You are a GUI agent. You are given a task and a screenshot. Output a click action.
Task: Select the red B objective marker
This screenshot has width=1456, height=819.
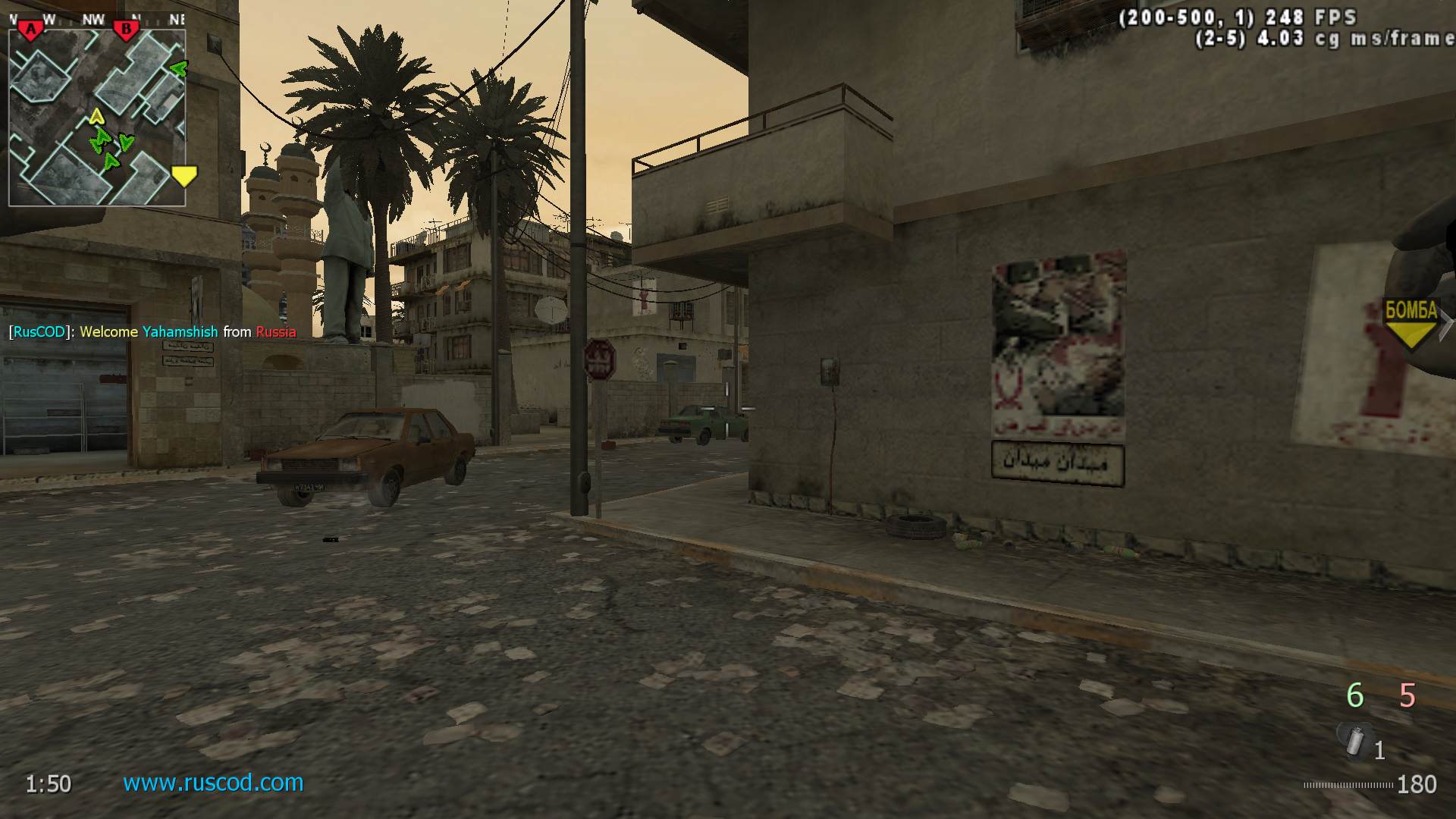(126, 30)
